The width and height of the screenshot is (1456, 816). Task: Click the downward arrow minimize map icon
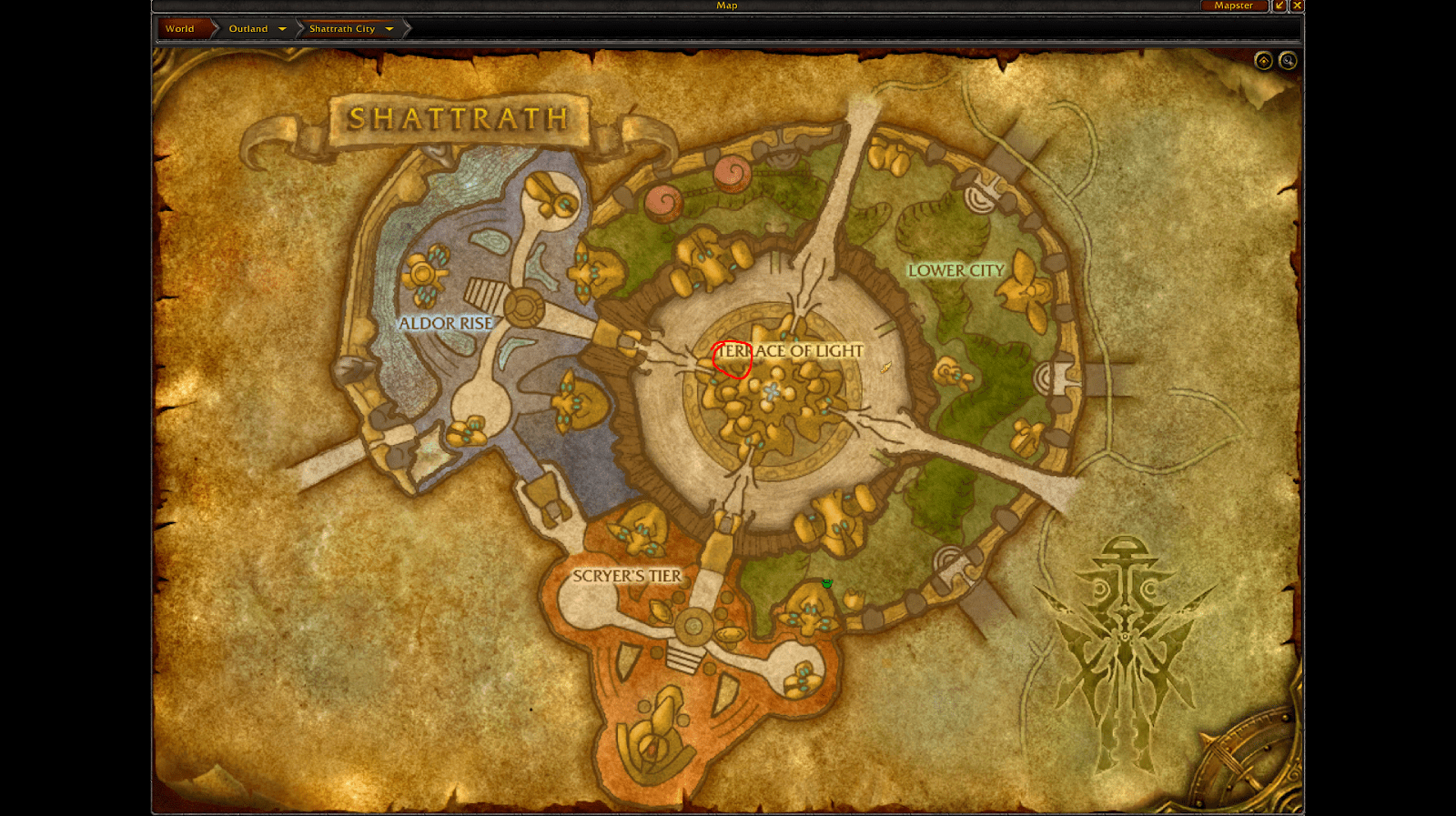(1279, 5)
